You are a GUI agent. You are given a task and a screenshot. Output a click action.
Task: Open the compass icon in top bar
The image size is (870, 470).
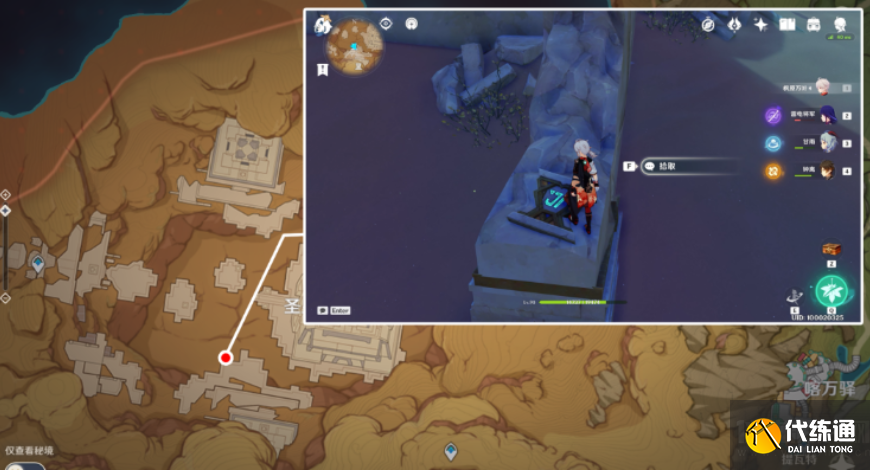click(x=709, y=24)
